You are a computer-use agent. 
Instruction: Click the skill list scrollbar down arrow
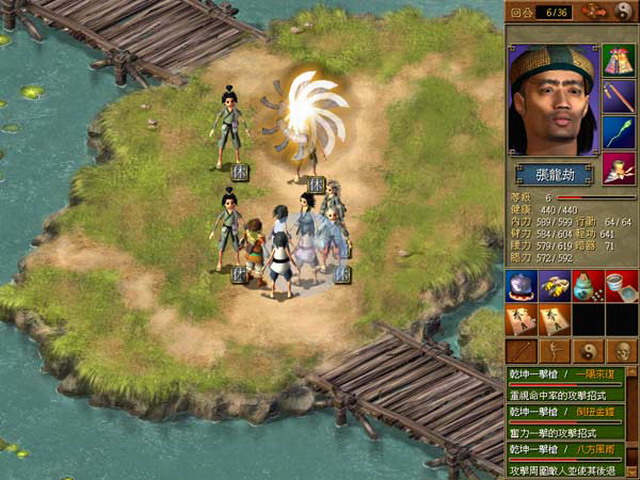(x=633, y=471)
